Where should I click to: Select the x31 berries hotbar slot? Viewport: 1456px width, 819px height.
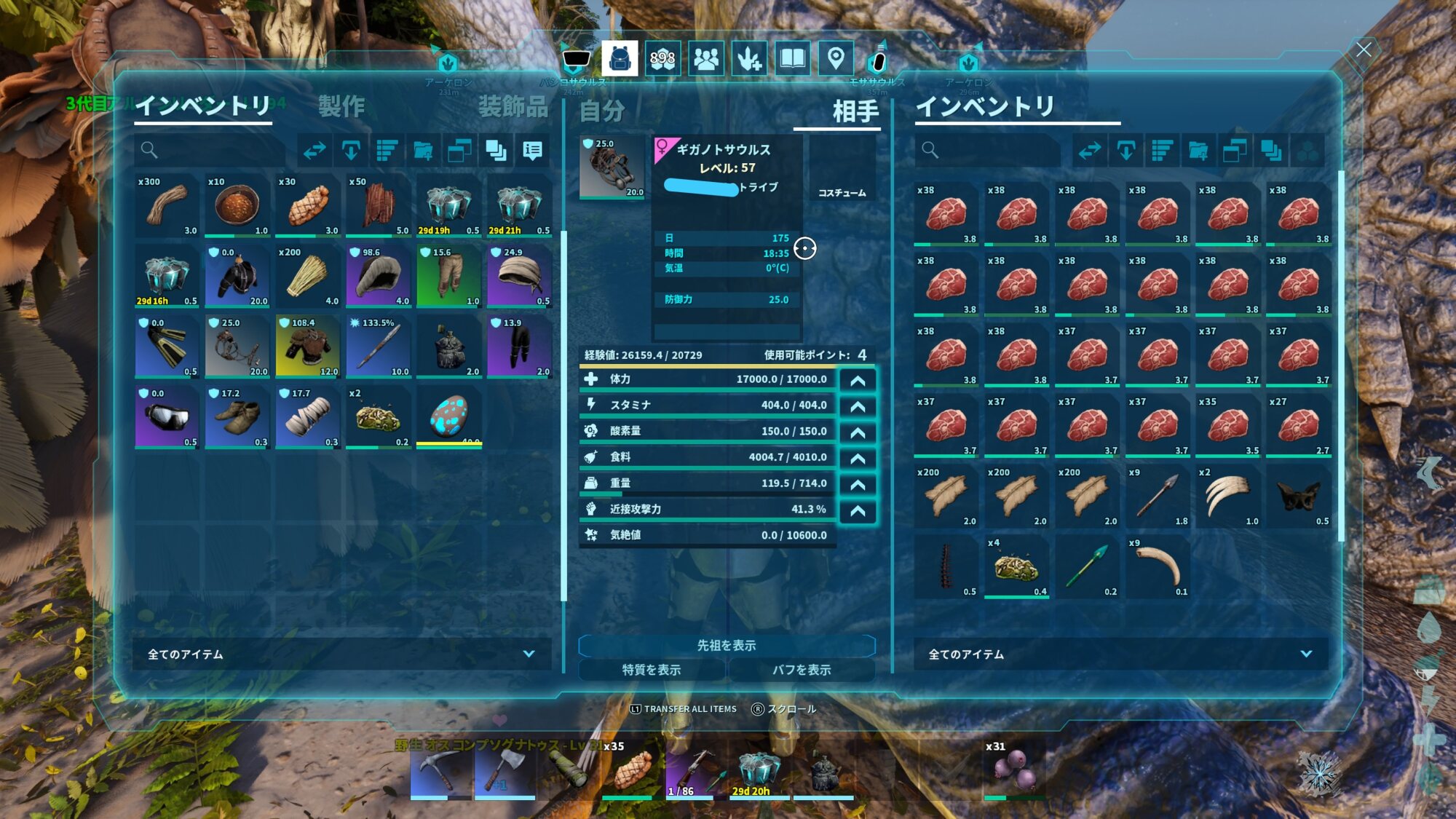[1014, 770]
